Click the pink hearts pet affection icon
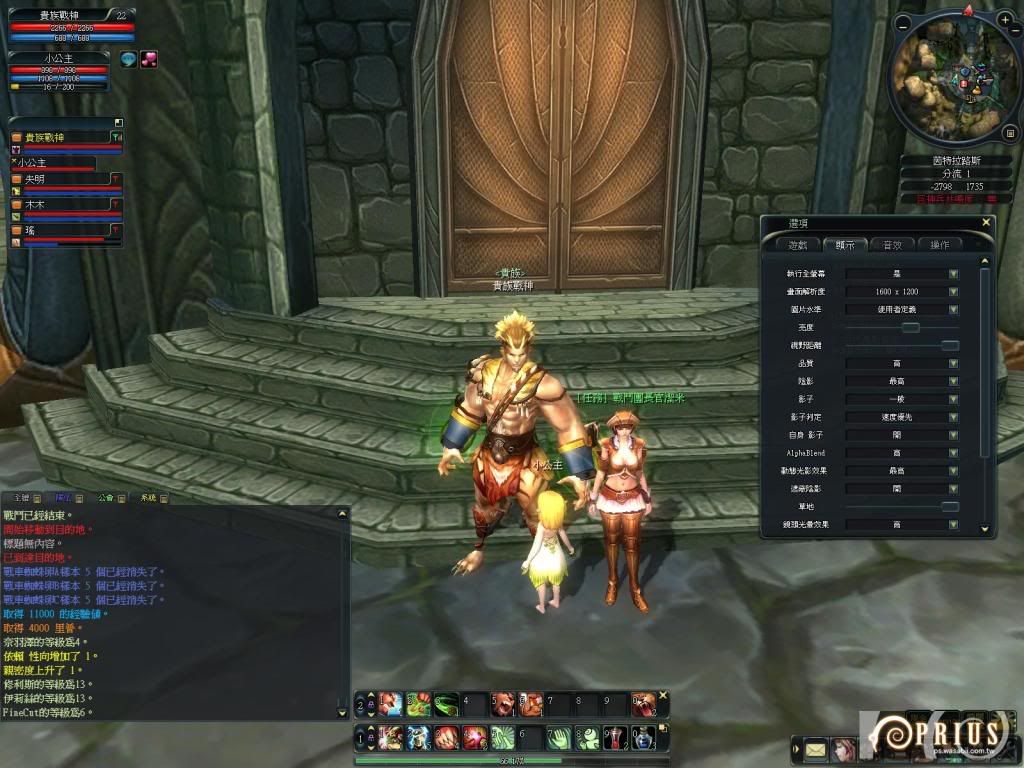The image size is (1024, 768). click(x=149, y=59)
